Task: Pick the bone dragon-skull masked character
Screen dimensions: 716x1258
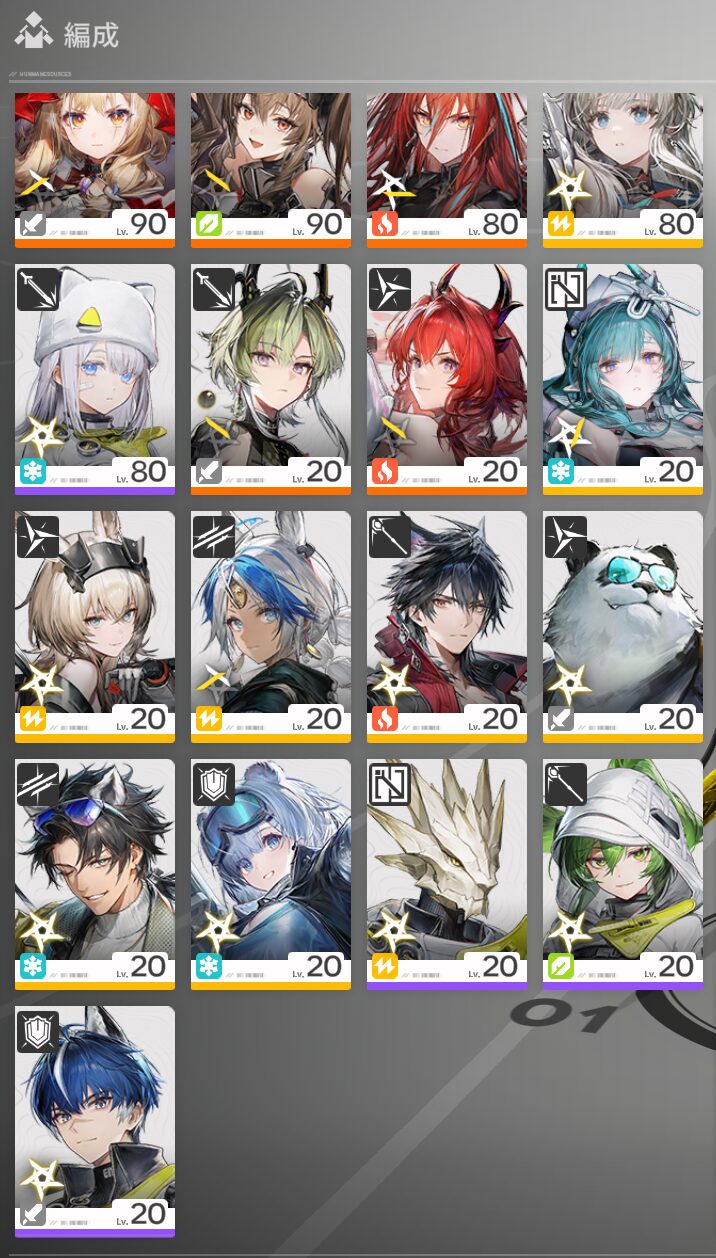Action: click(x=447, y=871)
